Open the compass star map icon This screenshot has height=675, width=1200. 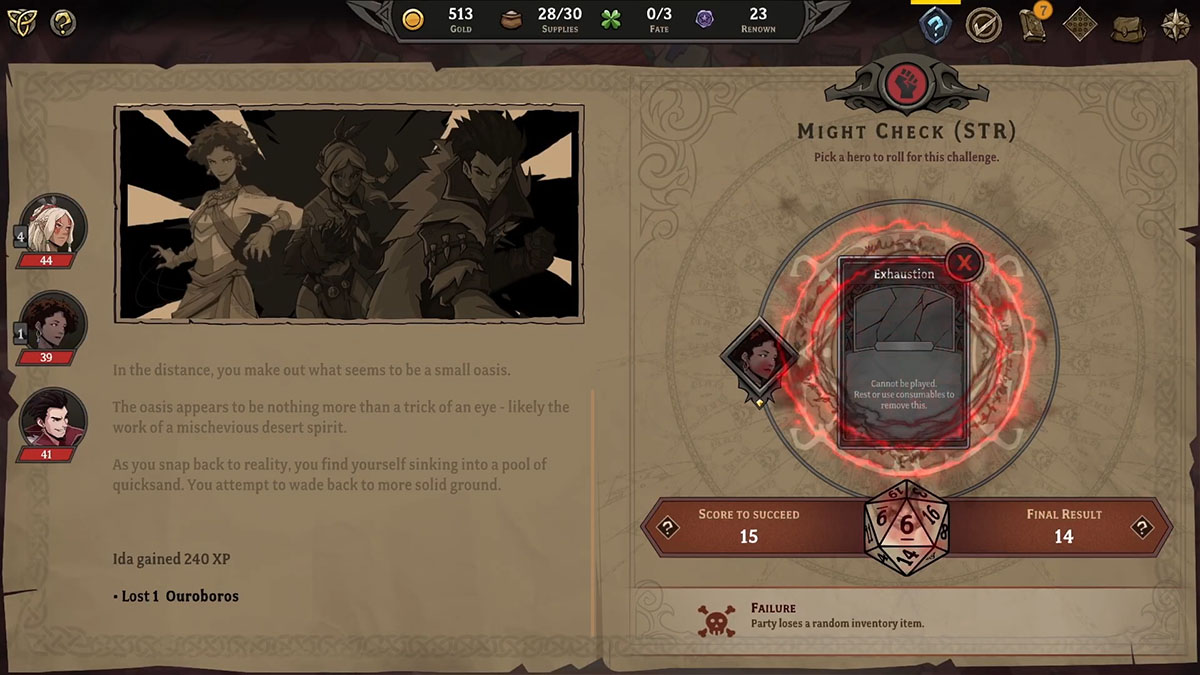tap(1175, 24)
